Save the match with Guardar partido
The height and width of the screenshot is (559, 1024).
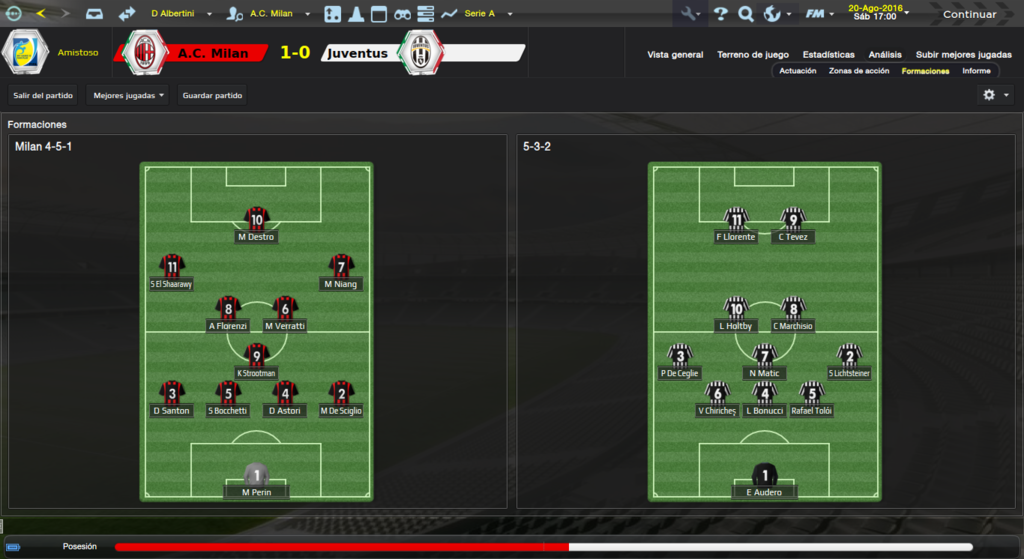(213, 96)
